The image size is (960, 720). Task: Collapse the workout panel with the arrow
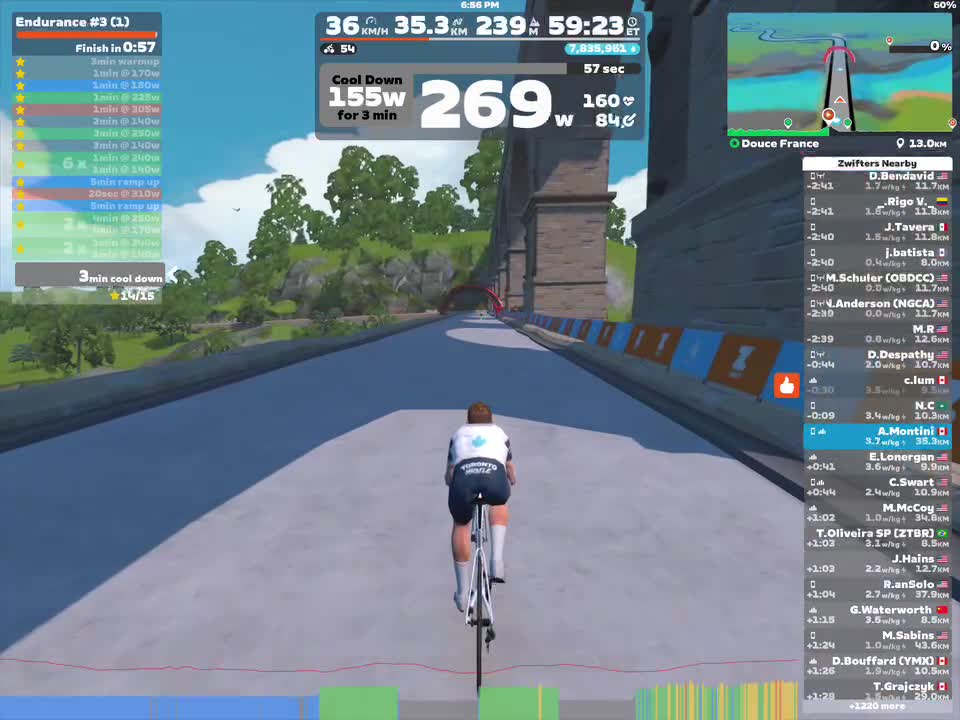coord(171,275)
